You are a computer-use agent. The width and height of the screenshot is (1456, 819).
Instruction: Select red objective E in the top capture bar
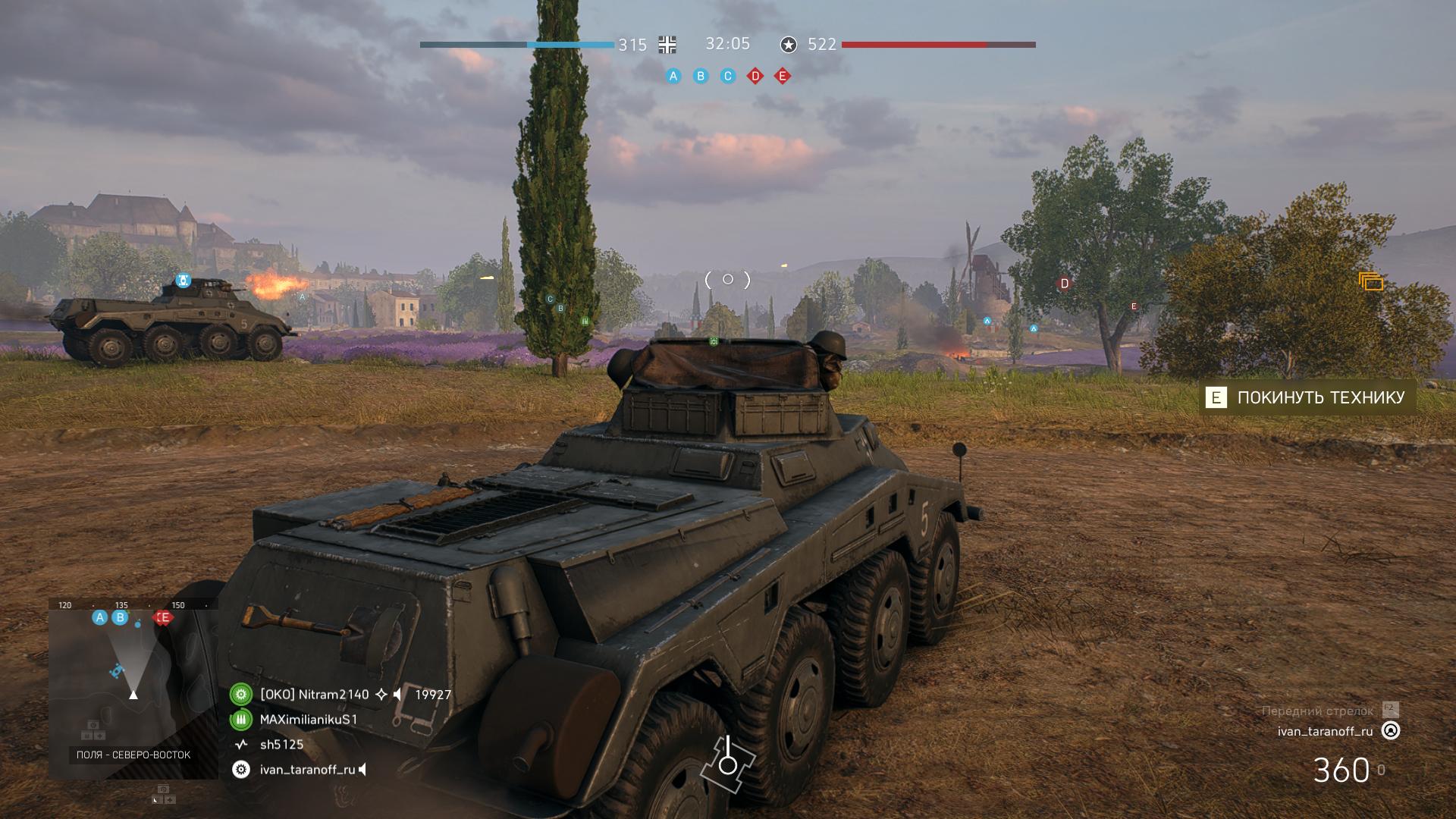pyautogui.click(x=783, y=76)
